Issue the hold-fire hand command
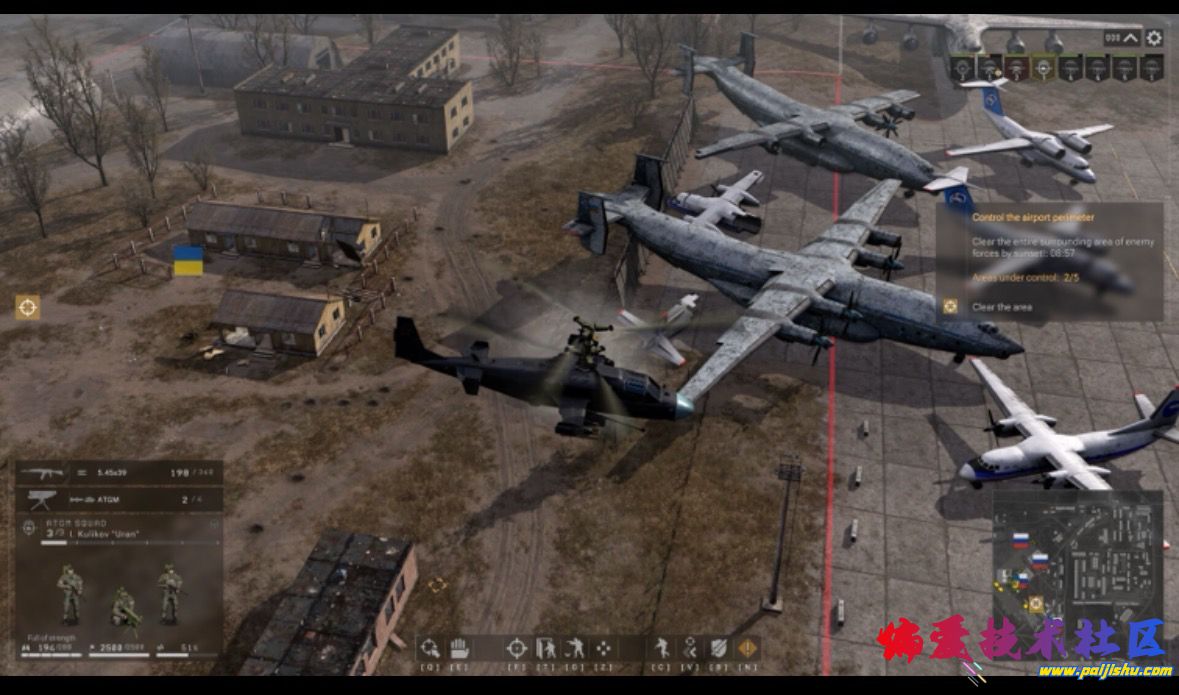Image resolution: width=1179 pixels, height=695 pixels. click(x=459, y=647)
